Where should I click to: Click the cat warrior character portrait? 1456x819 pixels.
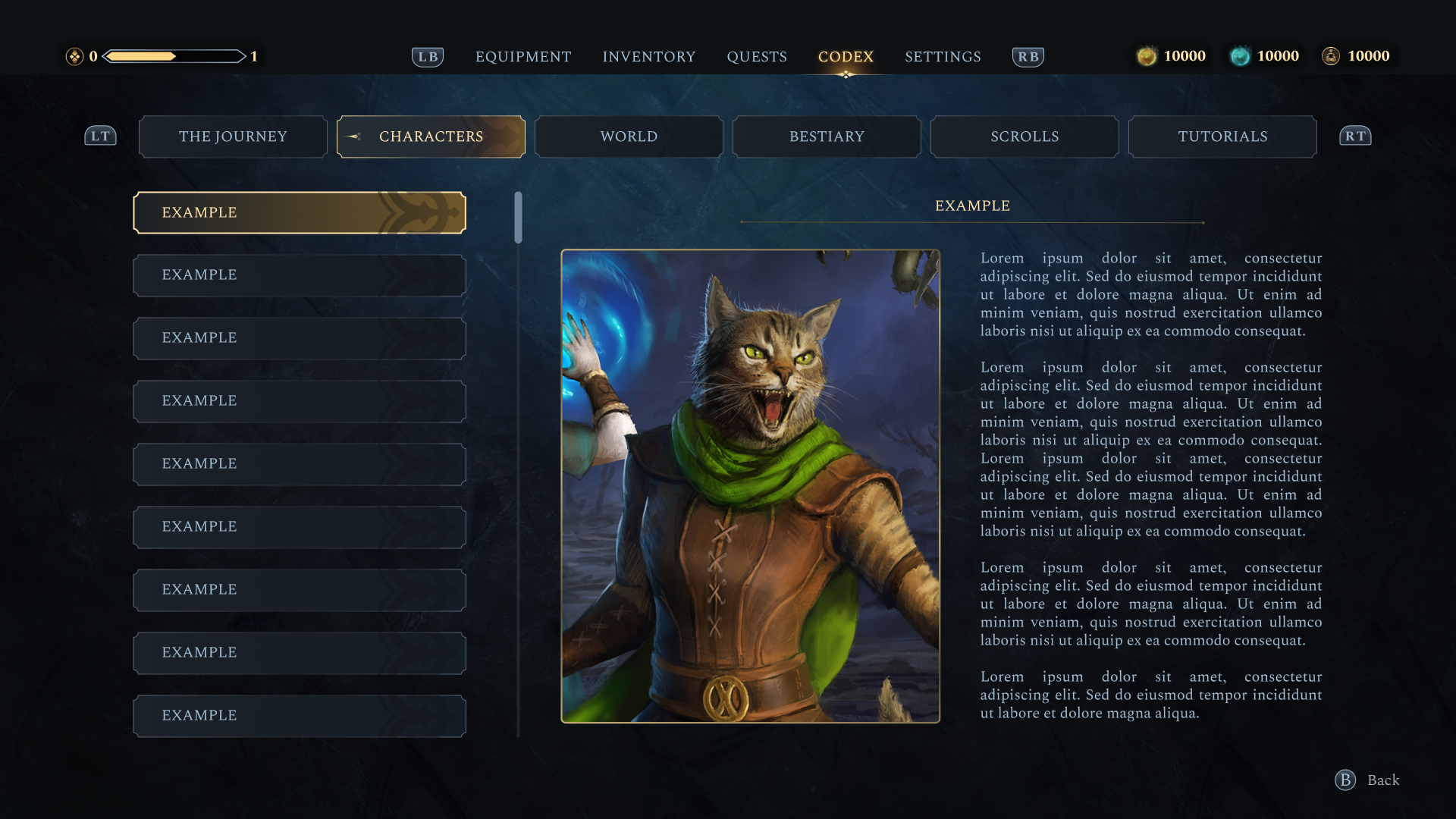click(750, 486)
